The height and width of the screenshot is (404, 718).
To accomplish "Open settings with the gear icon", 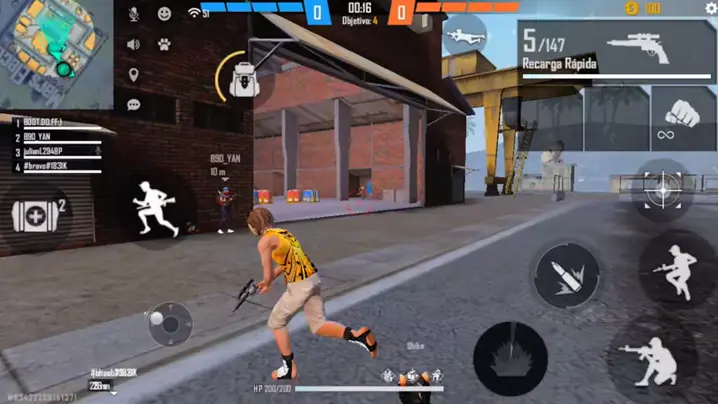I will (711, 9).
